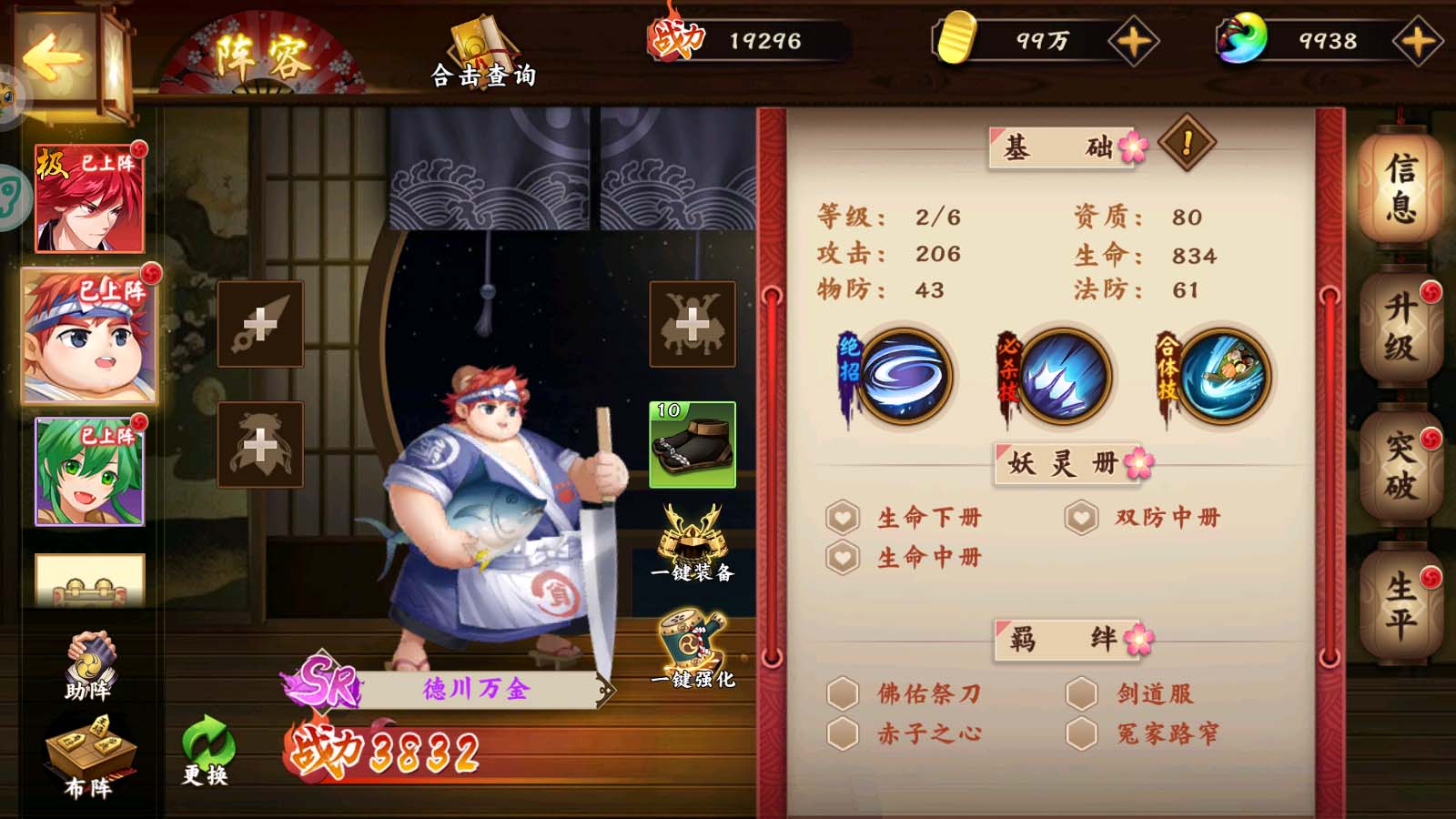Open the 布阵 formation setup
Screen dimensions: 1456x819
(x=89, y=757)
